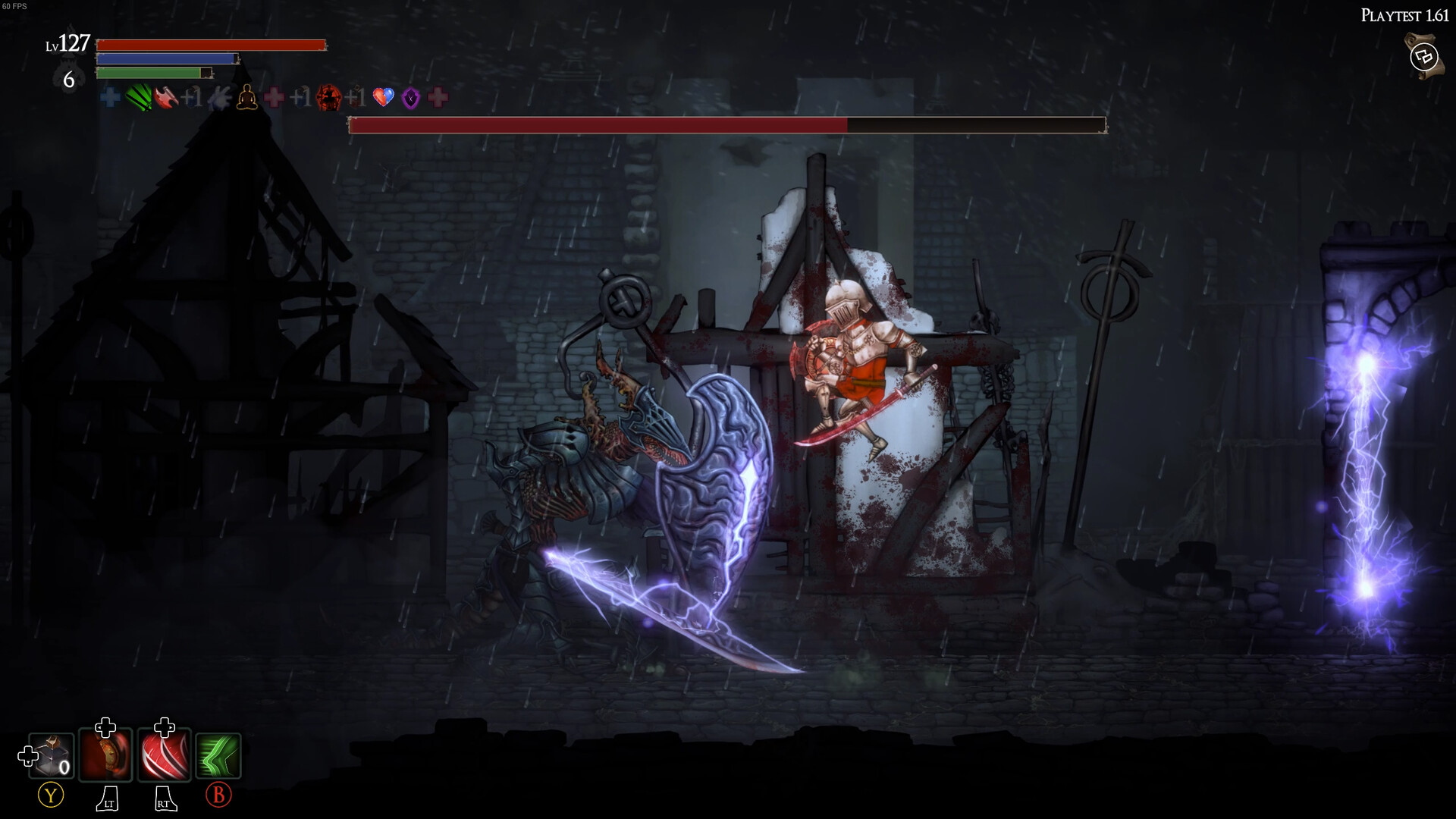Click the Y button prompt circle

click(x=51, y=796)
